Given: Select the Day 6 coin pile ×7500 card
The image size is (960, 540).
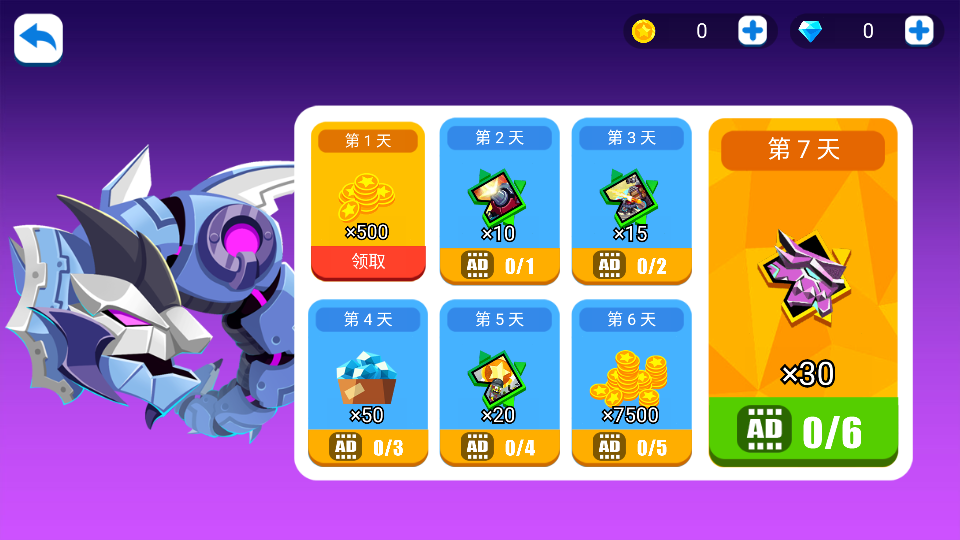Looking at the screenshot, I should pos(631,380).
